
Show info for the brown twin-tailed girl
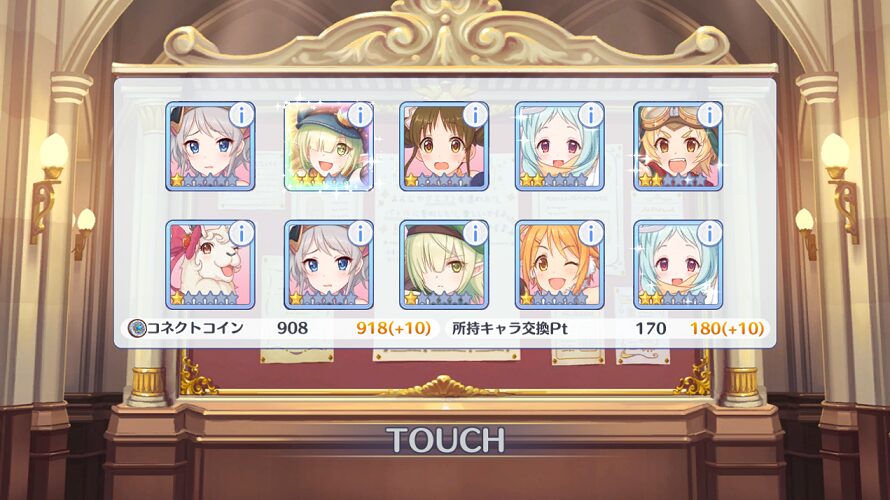(475, 114)
